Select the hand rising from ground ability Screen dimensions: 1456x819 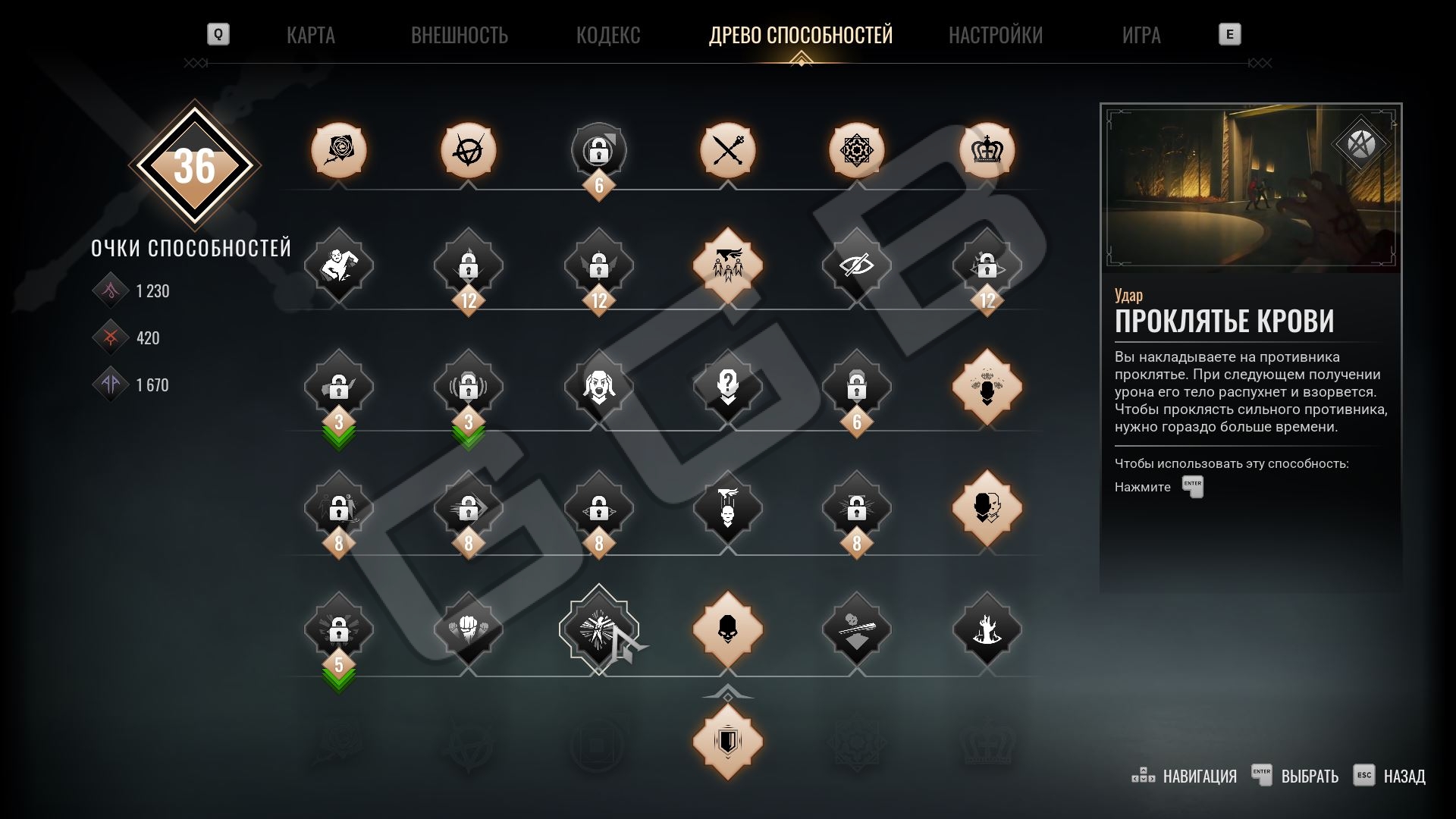coord(987,629)
